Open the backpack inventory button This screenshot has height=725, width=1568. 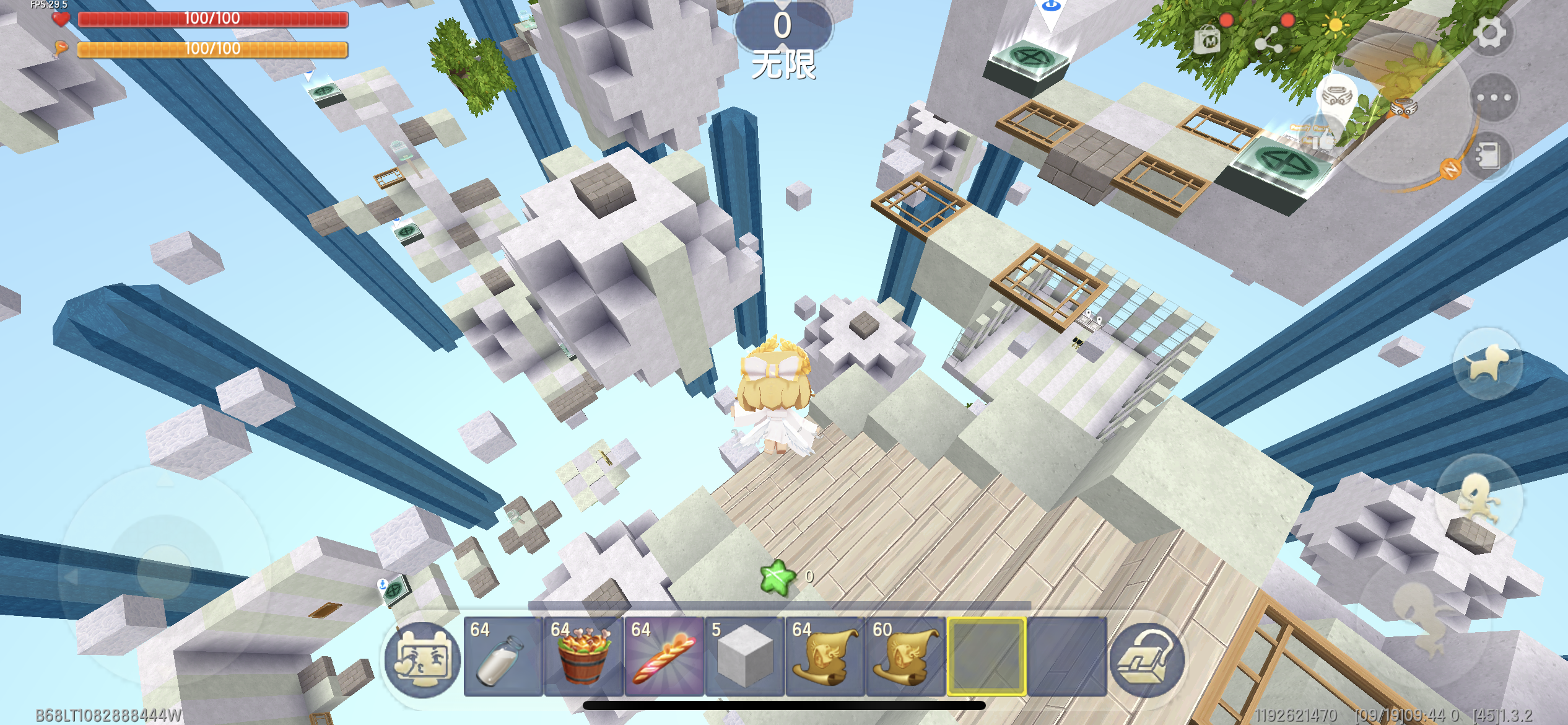point(1147,659)
